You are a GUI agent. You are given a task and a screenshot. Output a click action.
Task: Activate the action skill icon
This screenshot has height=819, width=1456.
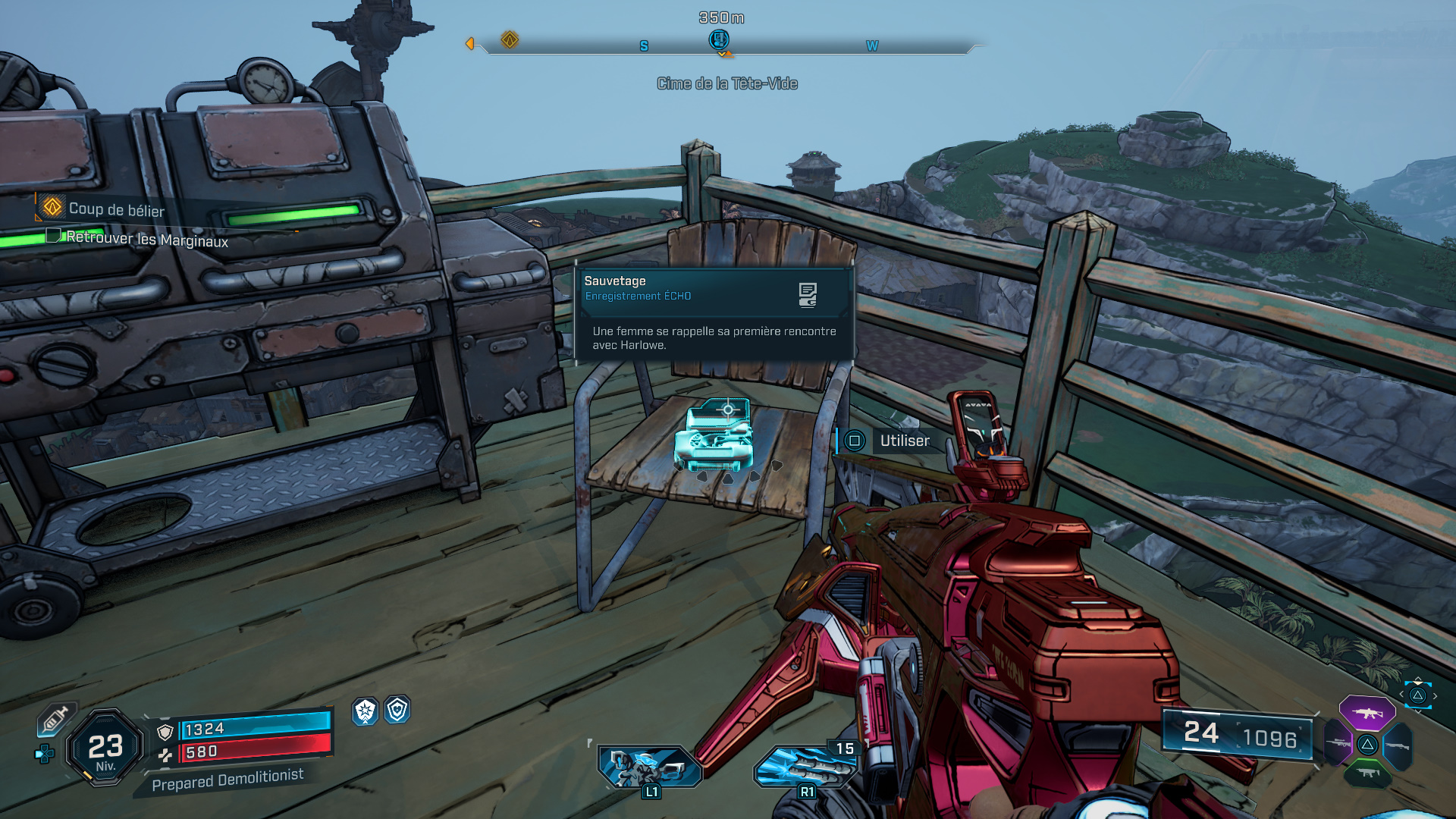tap(649, 767)
